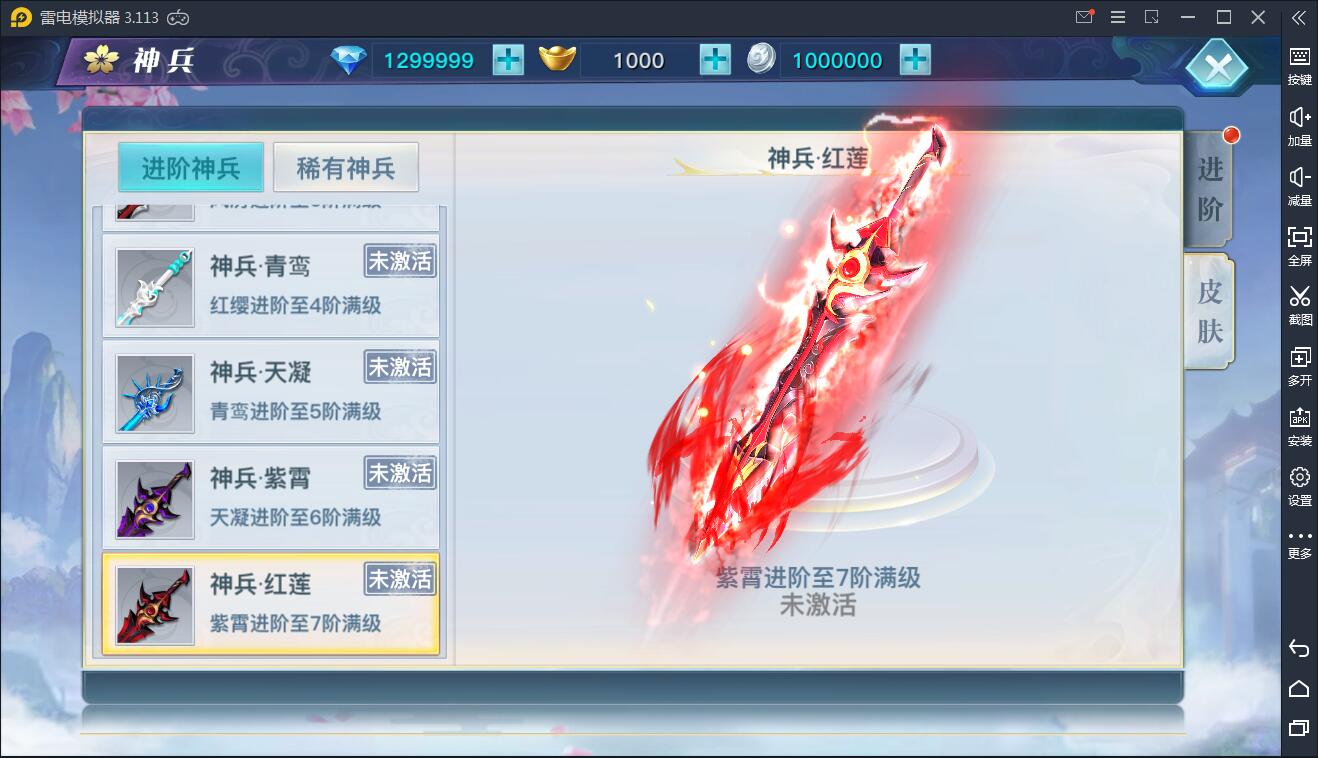
Task: Open the mail notification icon in title bar
Action: tap(1084, 17)
